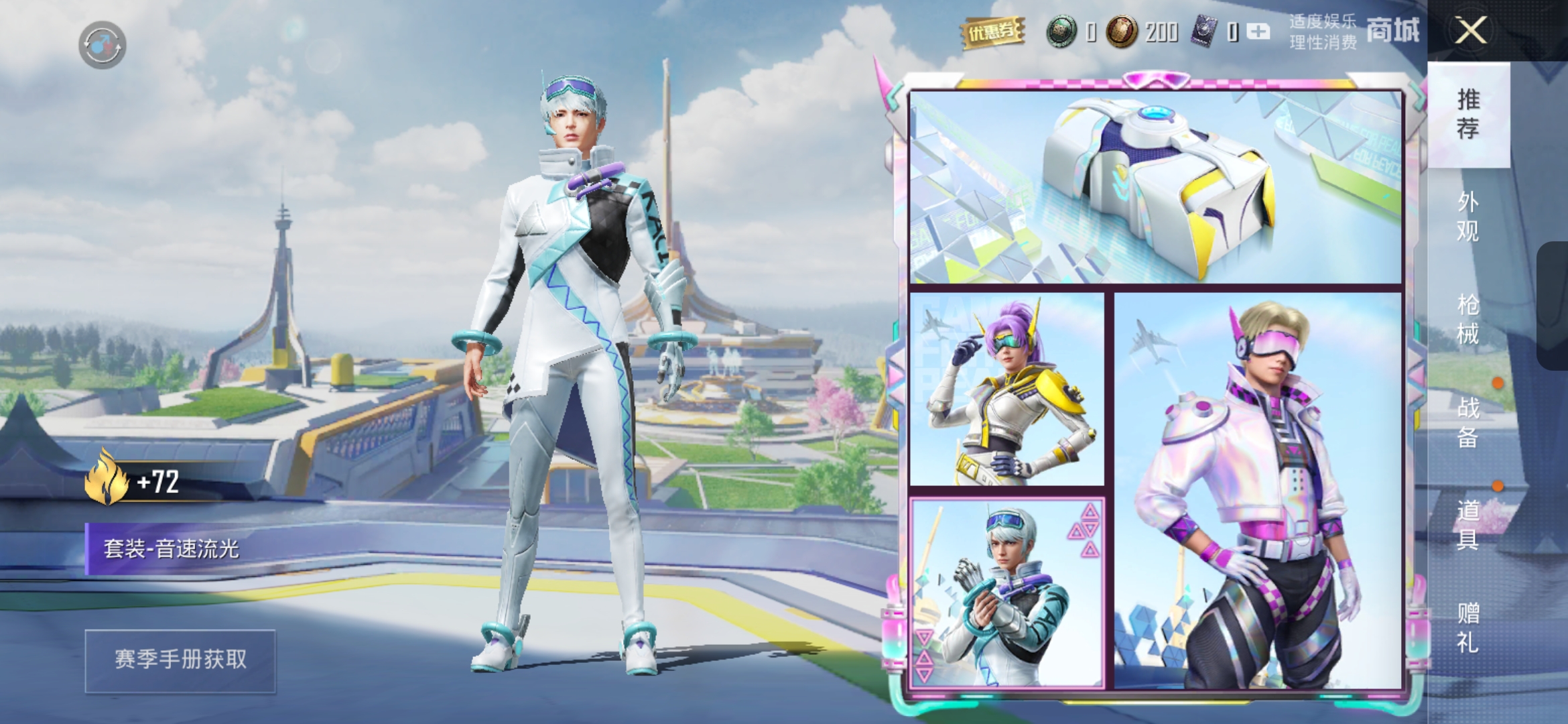Go to the 战备 category tab
The width and height of the screenshot is (1568, 724).
(x=1467, y=422)
